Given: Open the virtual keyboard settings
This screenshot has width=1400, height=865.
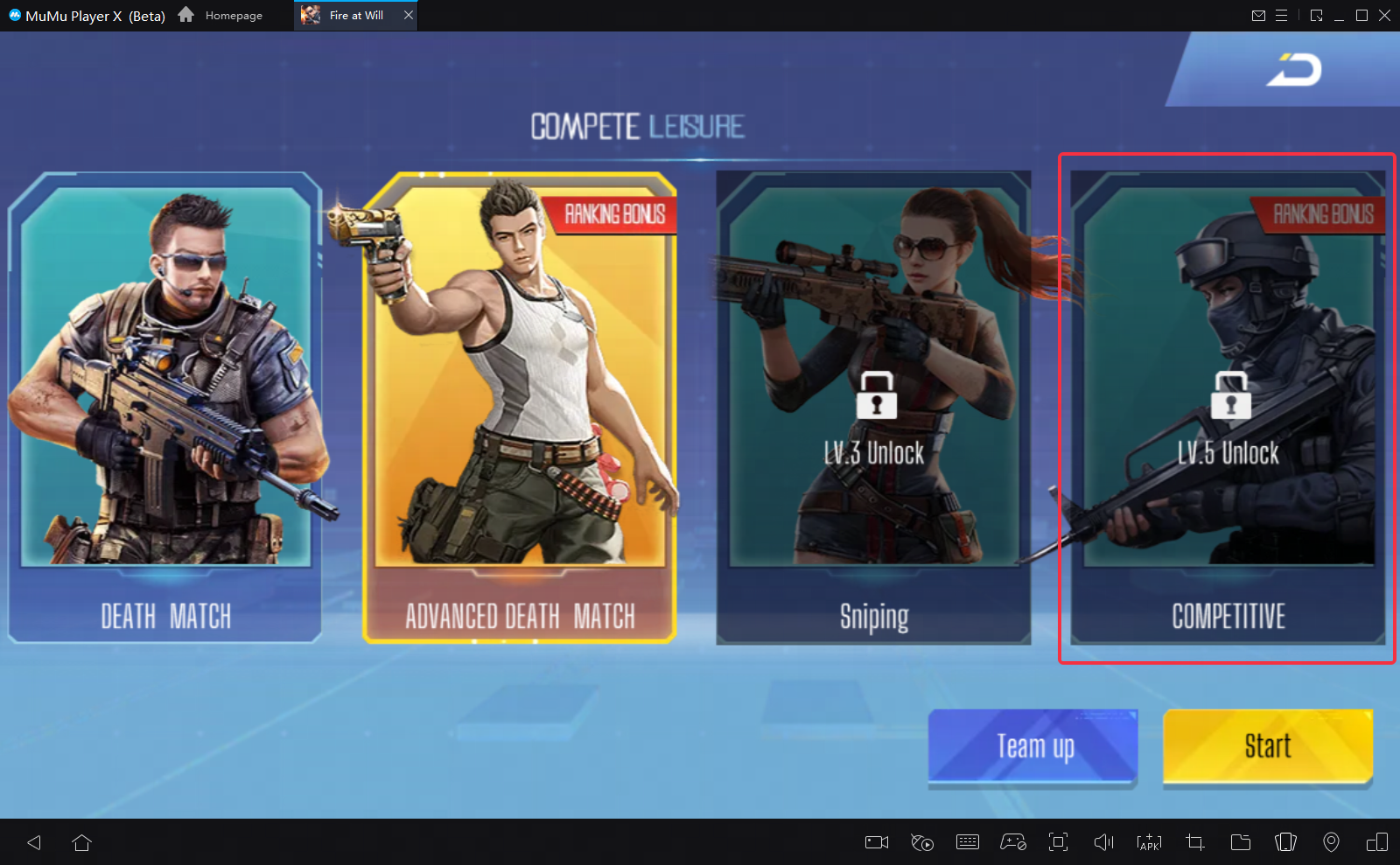Looking at the screenshot, I should (967, 842).
